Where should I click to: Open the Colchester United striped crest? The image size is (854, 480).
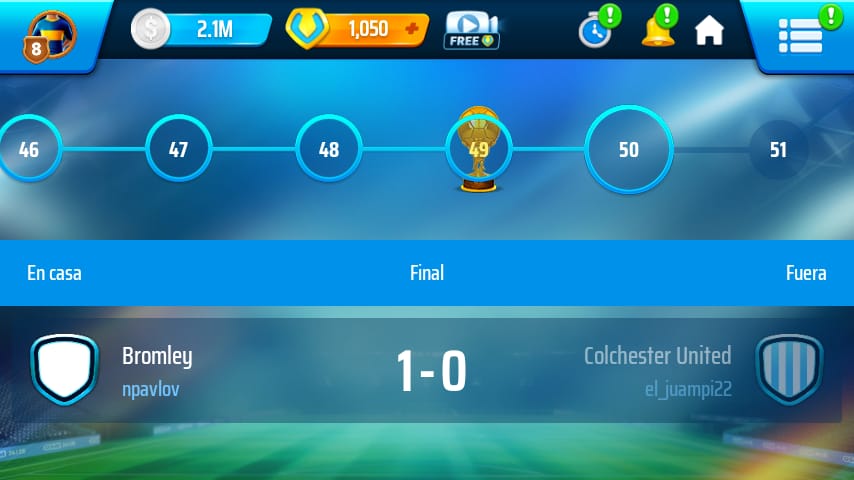point(789,370)
